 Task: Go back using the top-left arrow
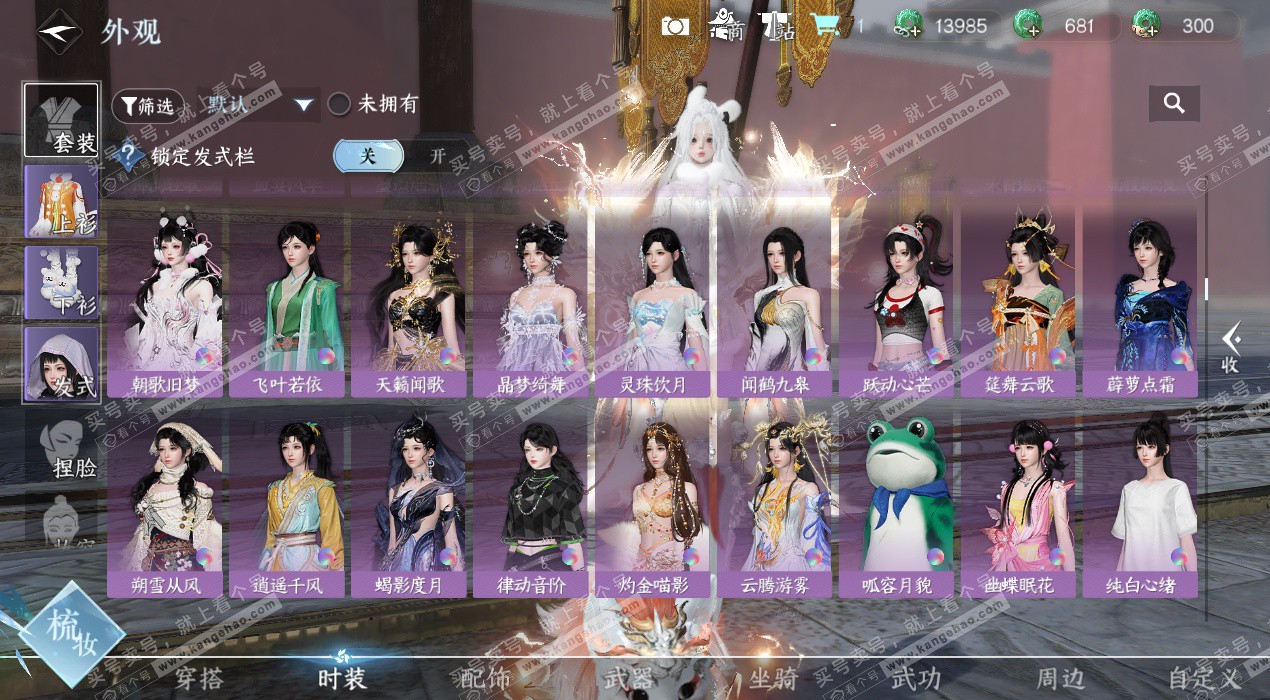(59, 30)
